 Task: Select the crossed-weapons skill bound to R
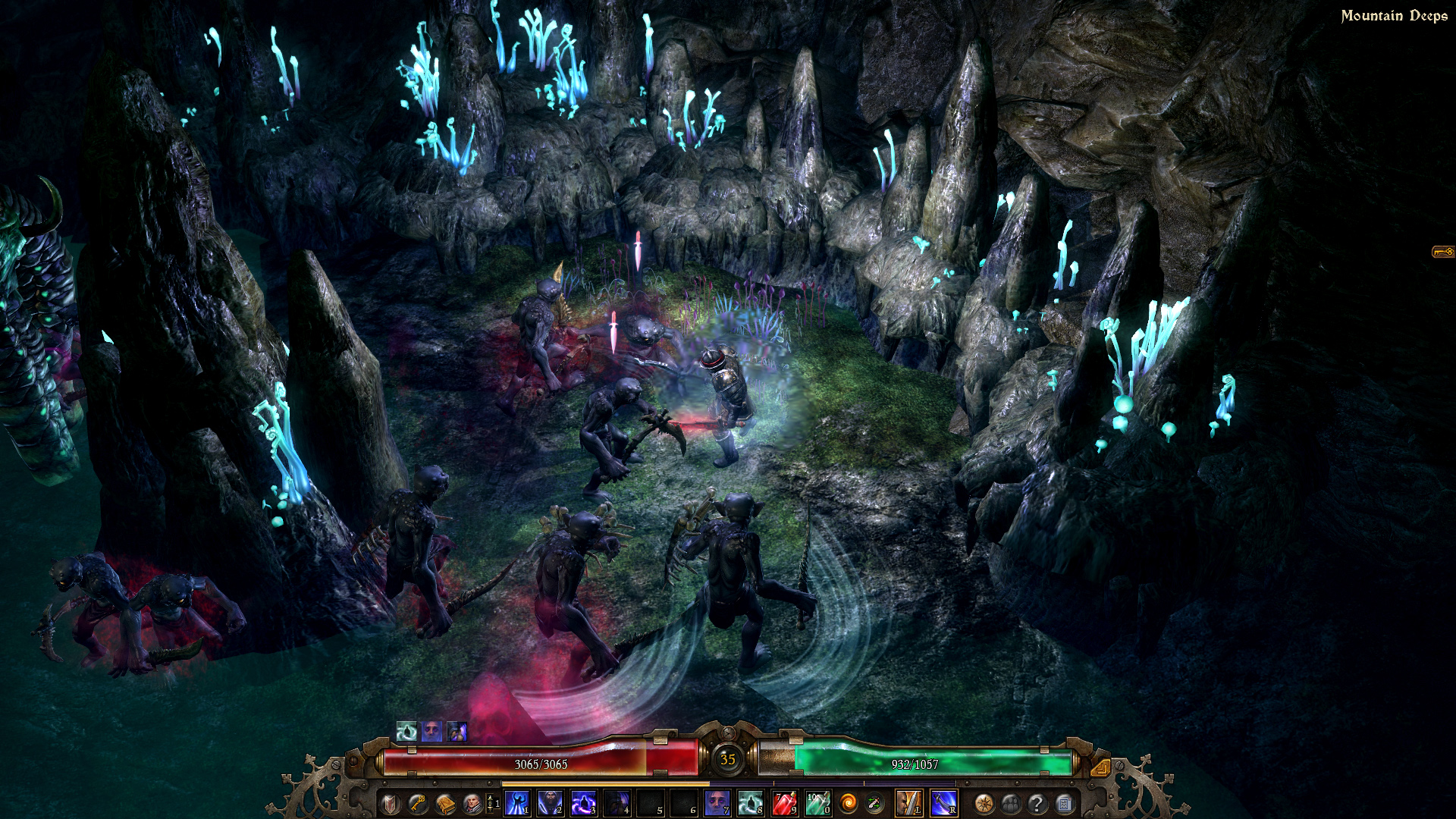[943, 802]
